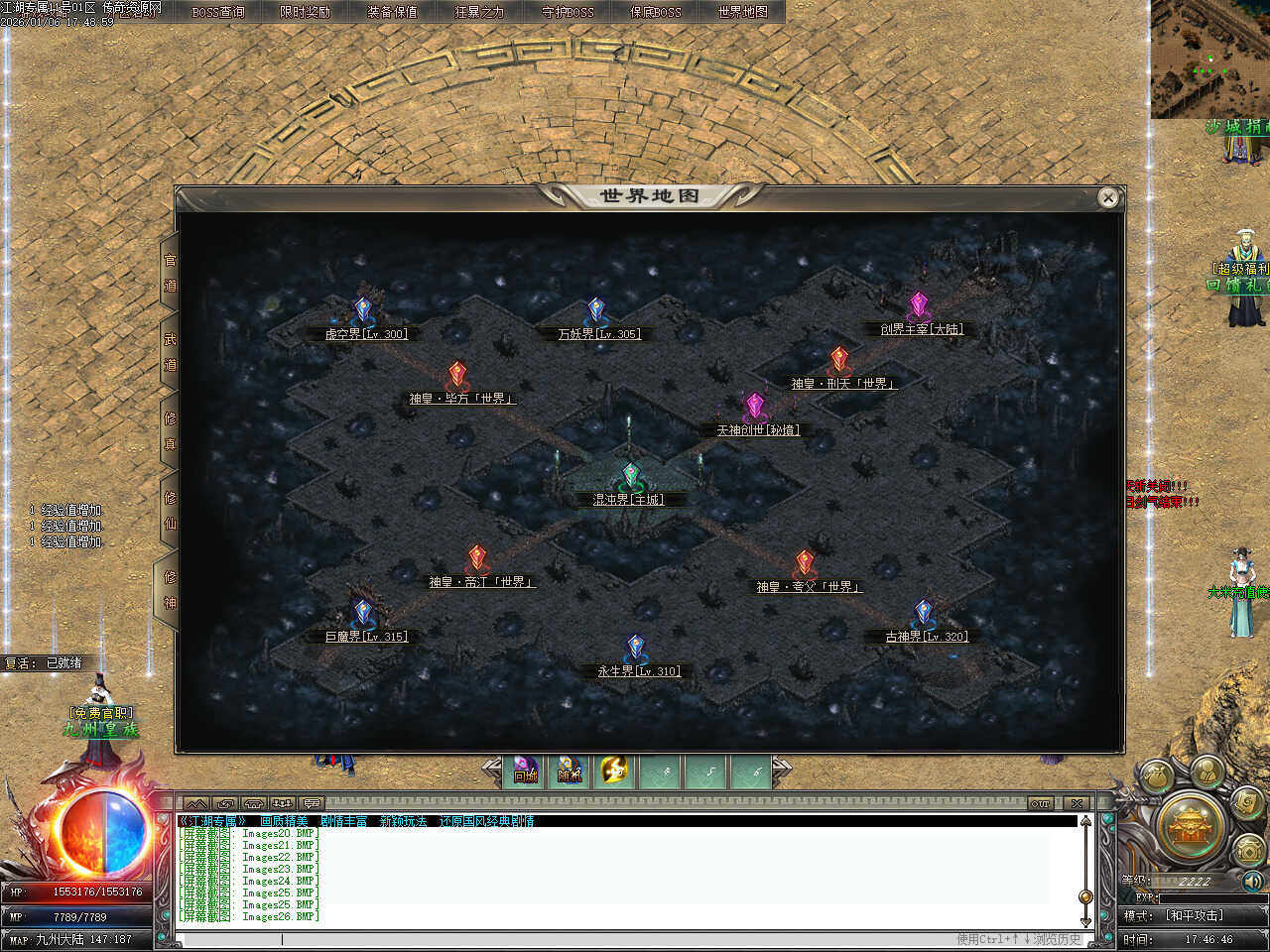The width and height of the screenshot is (1270, 952).
Task: Switch to the 官道 map tab
Action: [170, 273]
